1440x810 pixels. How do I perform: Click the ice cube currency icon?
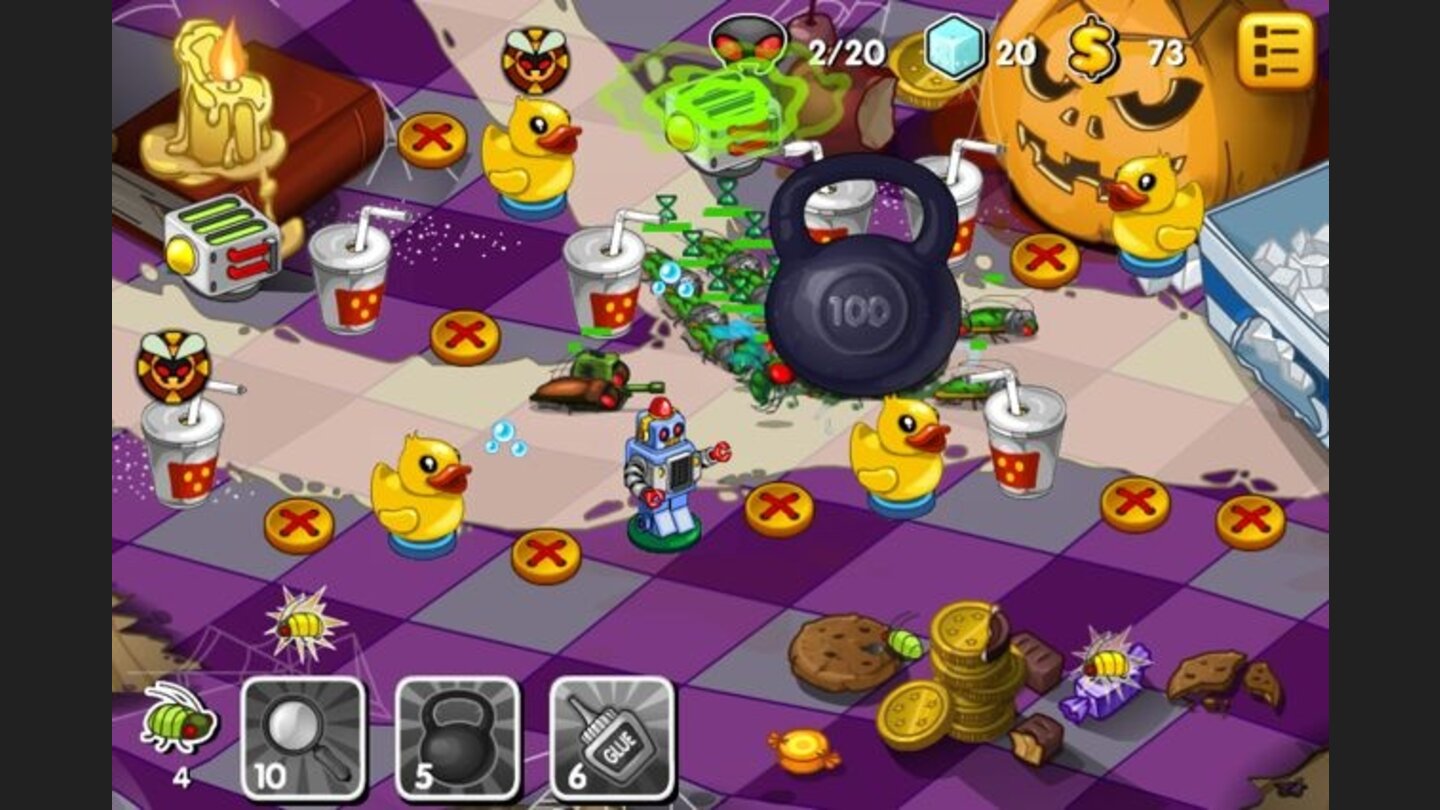tap(957, 47)
